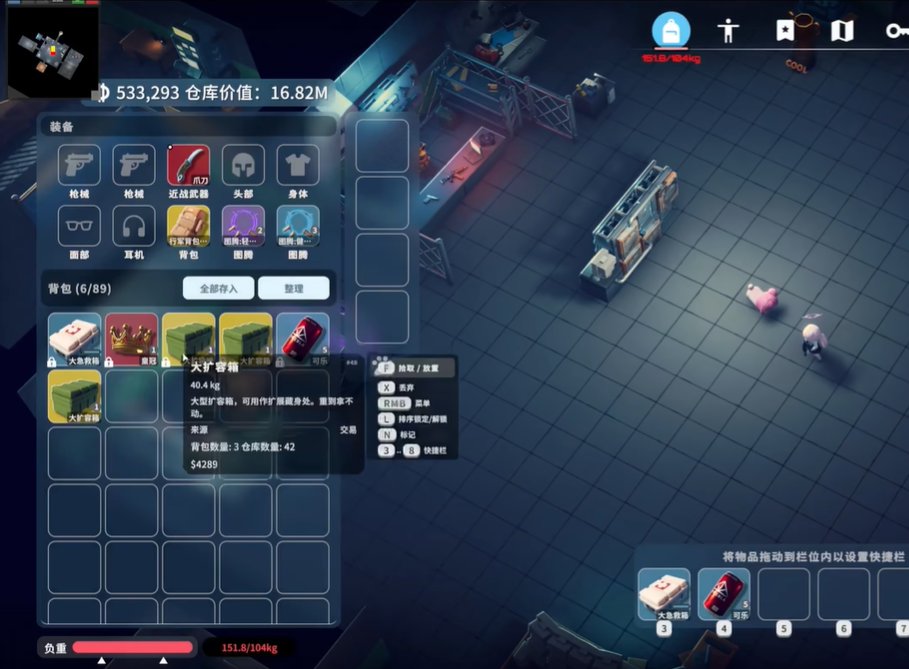
Task: Show the folded map tab
Action: [x=842, y=31]
